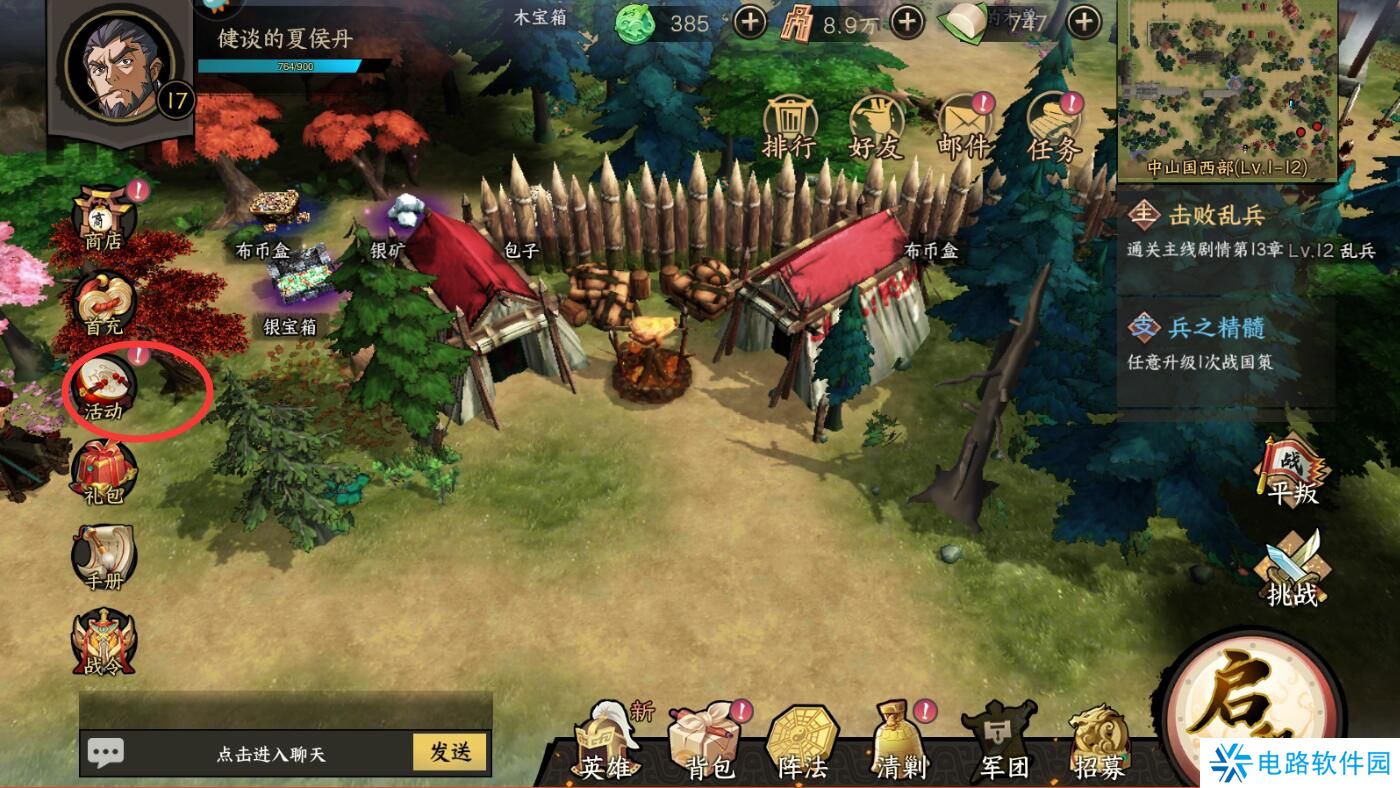Open the 任务 quests button
Viewport: 1400px width, 788px height.
(1054, 128)
